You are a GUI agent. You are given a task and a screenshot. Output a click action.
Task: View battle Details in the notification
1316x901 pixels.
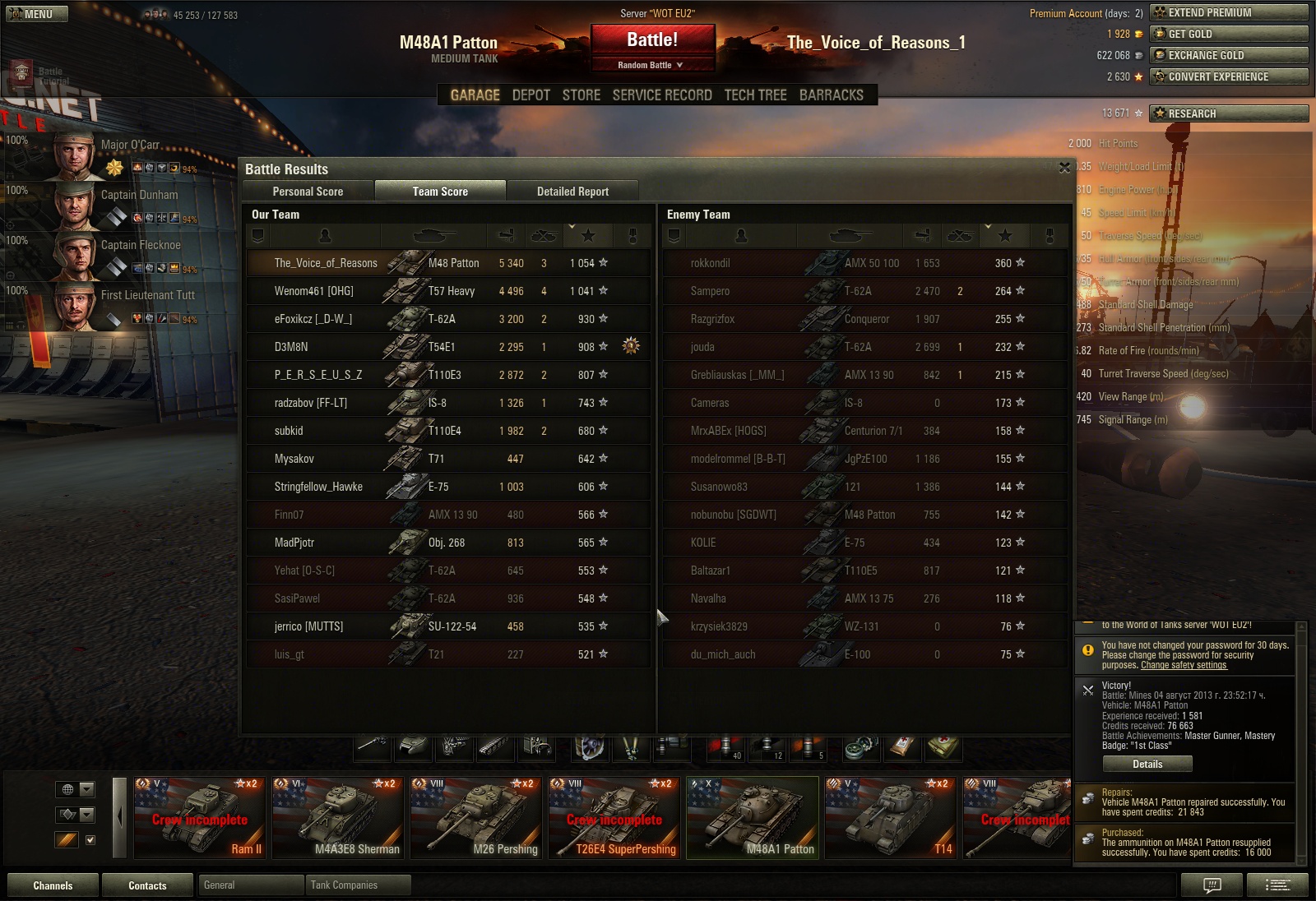pos(1147,764)
